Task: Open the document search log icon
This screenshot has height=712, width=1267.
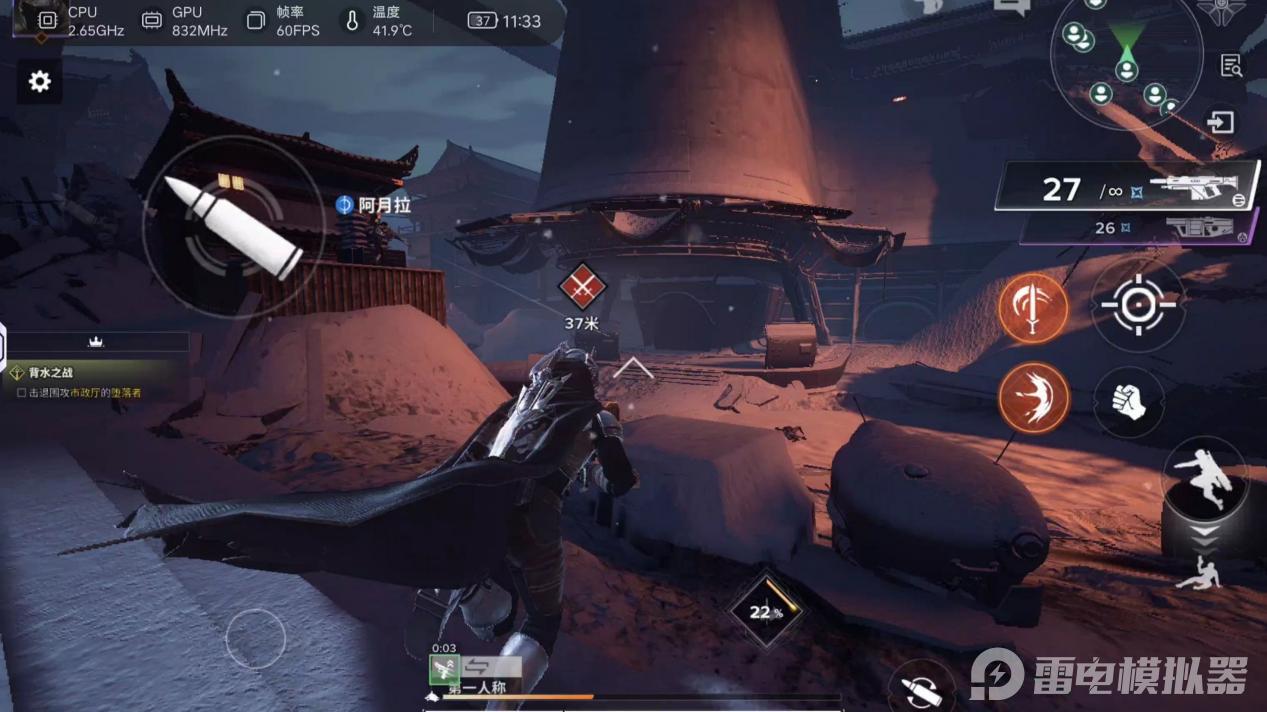Action: [x=1232, y=66]
